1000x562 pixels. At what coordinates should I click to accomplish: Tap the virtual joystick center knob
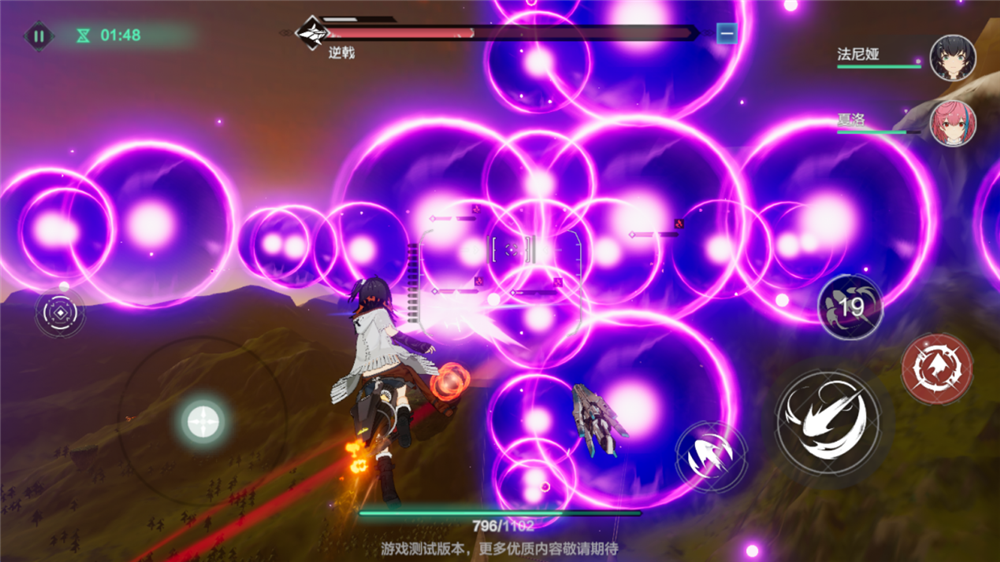[x=203, y=420]
